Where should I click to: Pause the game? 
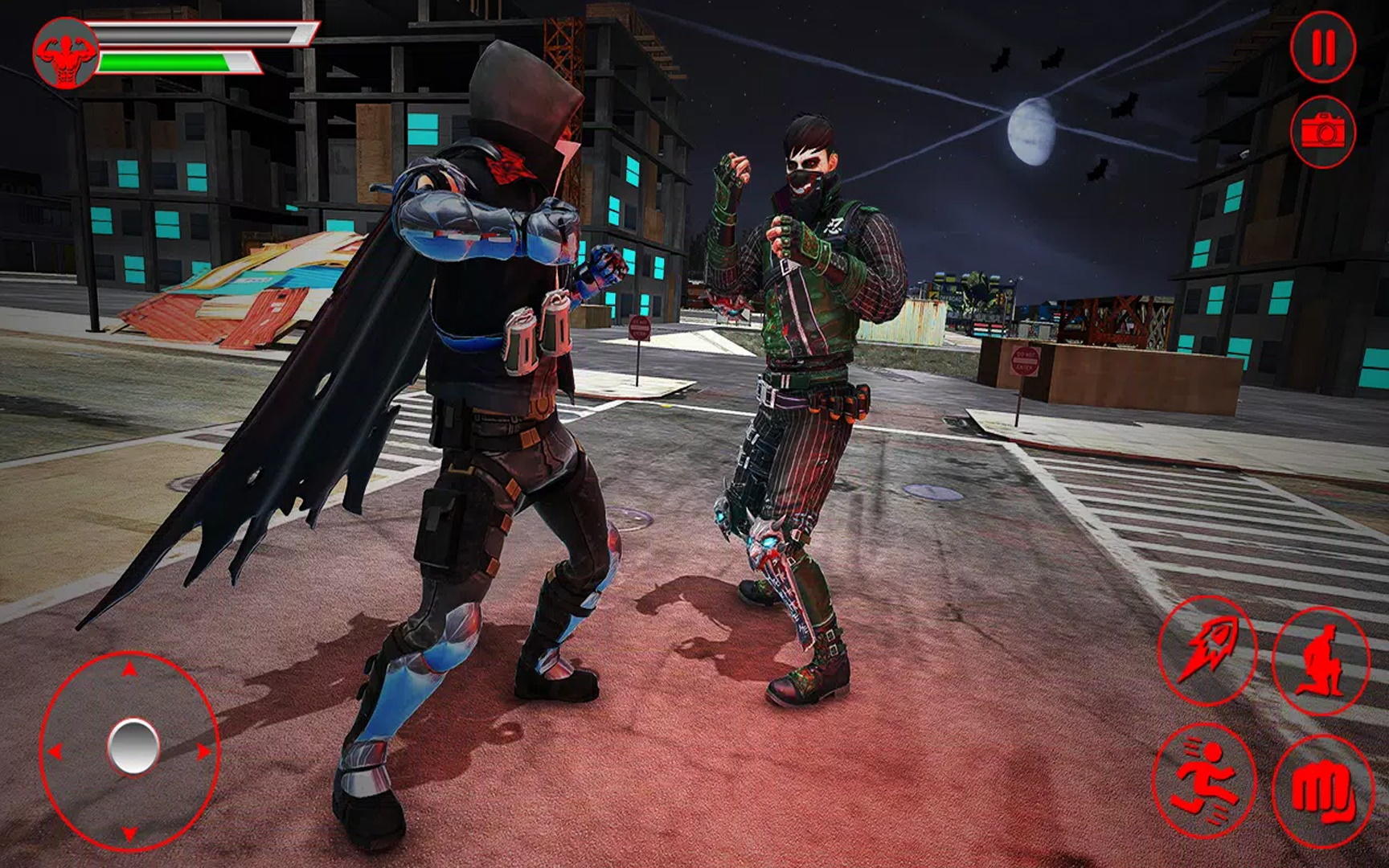point(1323,47)
